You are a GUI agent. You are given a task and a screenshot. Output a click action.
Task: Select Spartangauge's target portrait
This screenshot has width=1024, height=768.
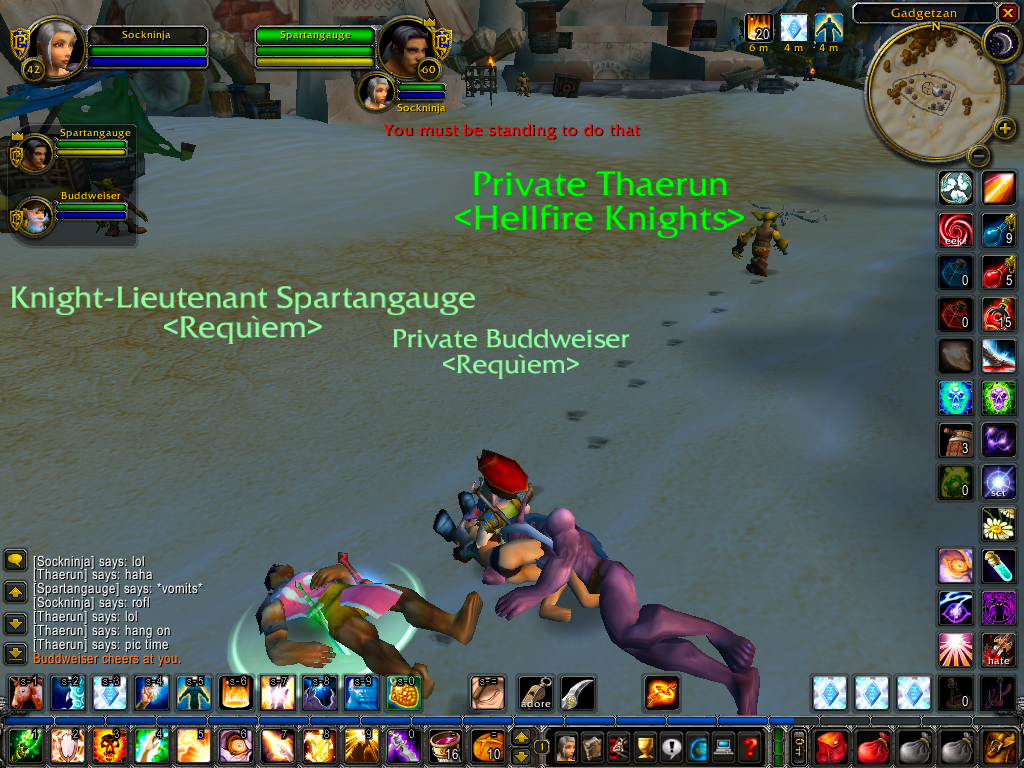coord(406,47)
